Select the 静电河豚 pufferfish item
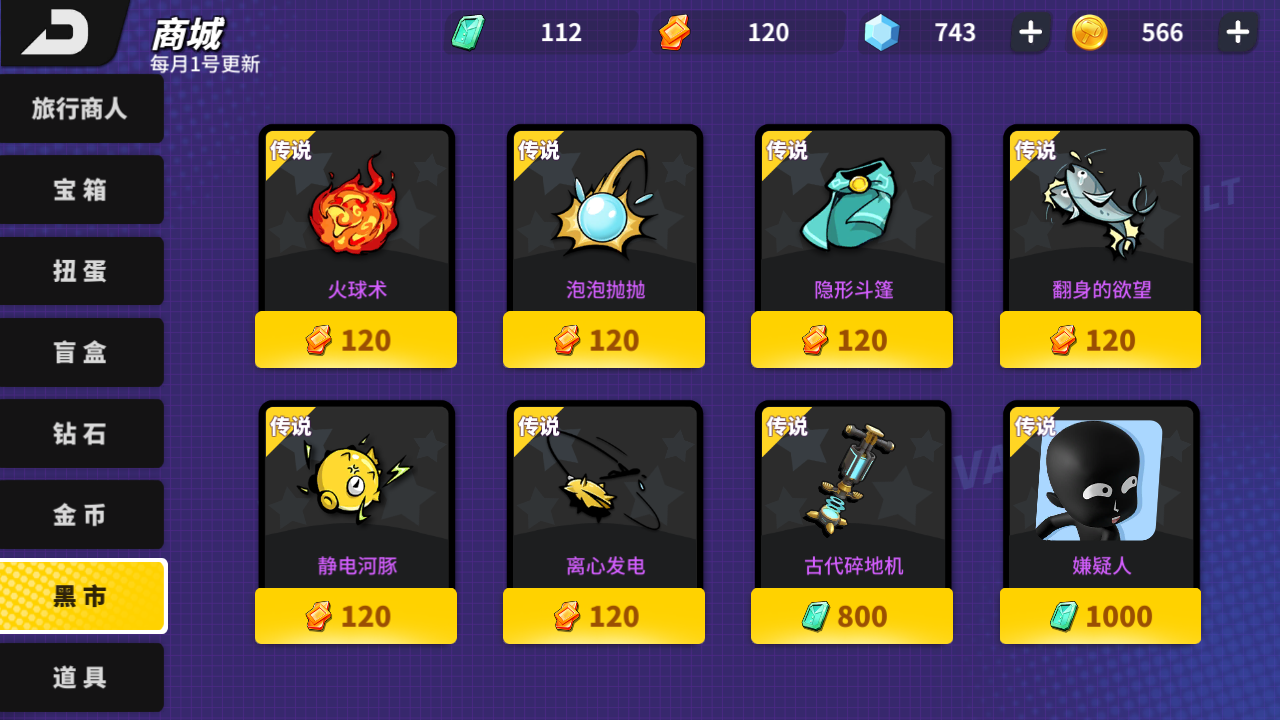Viewport: 1280px width, 720px height. (355, 490)
